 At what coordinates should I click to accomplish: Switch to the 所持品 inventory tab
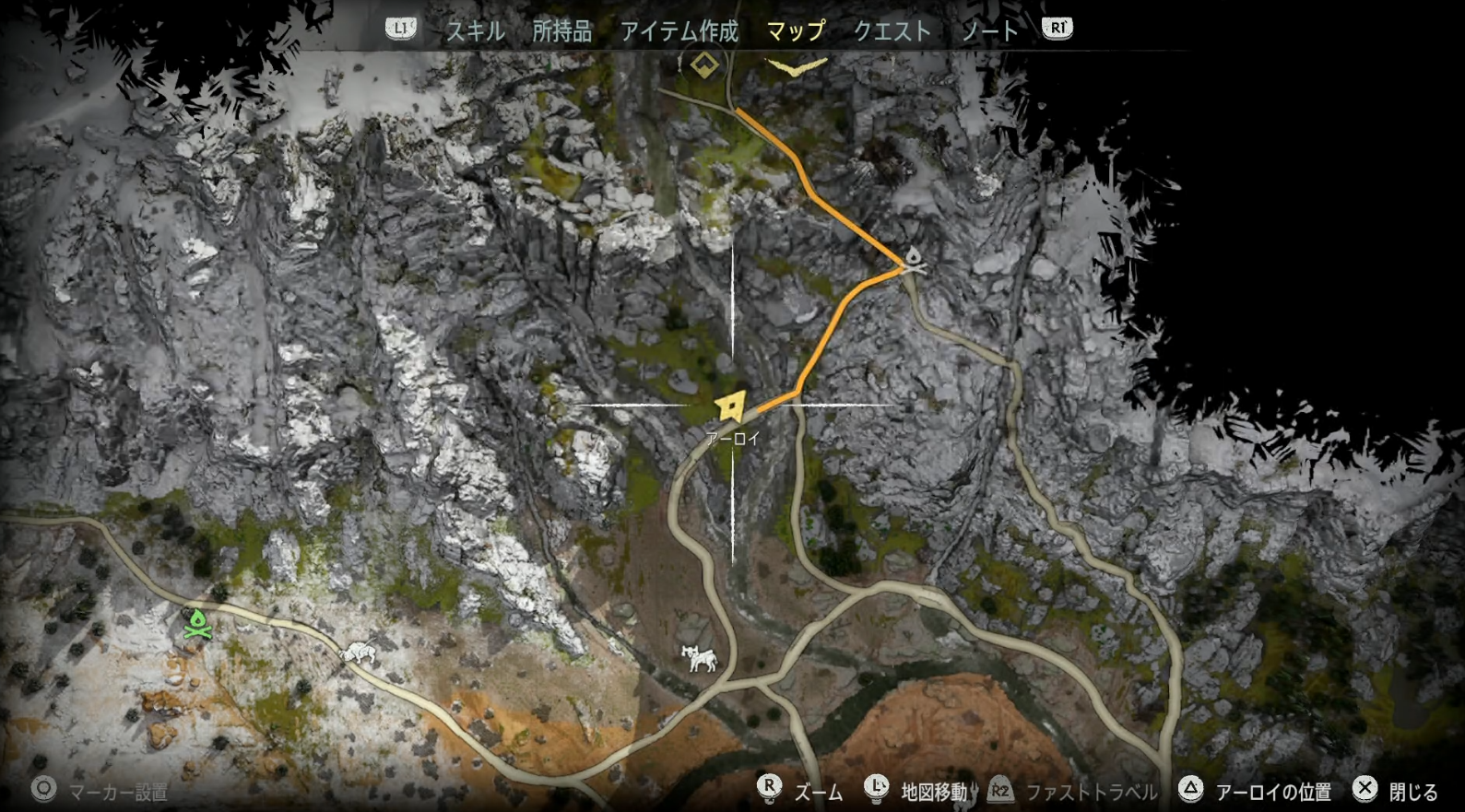coord(561,31)
